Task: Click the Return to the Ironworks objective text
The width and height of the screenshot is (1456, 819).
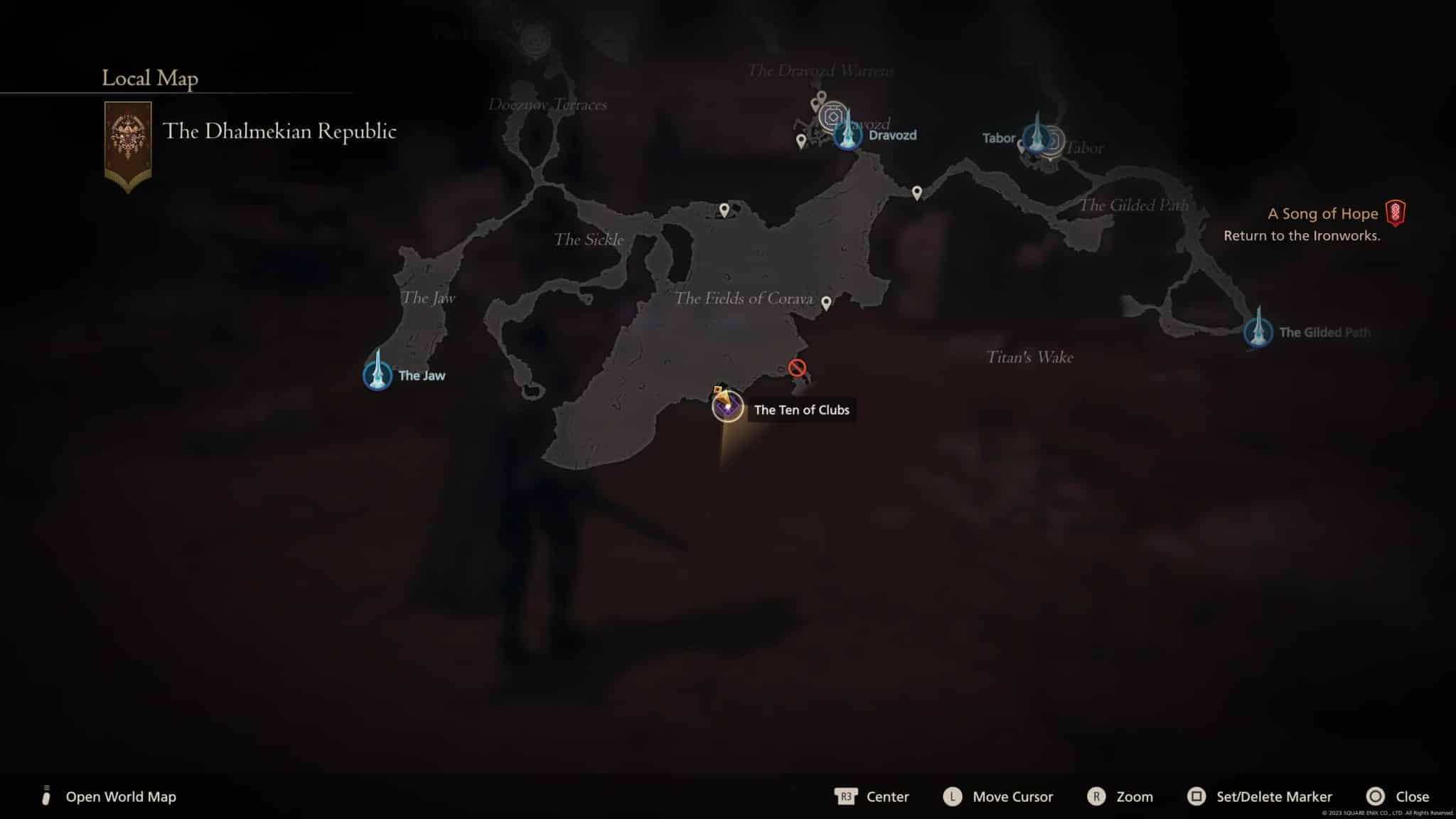Action: coord(1300,235)
